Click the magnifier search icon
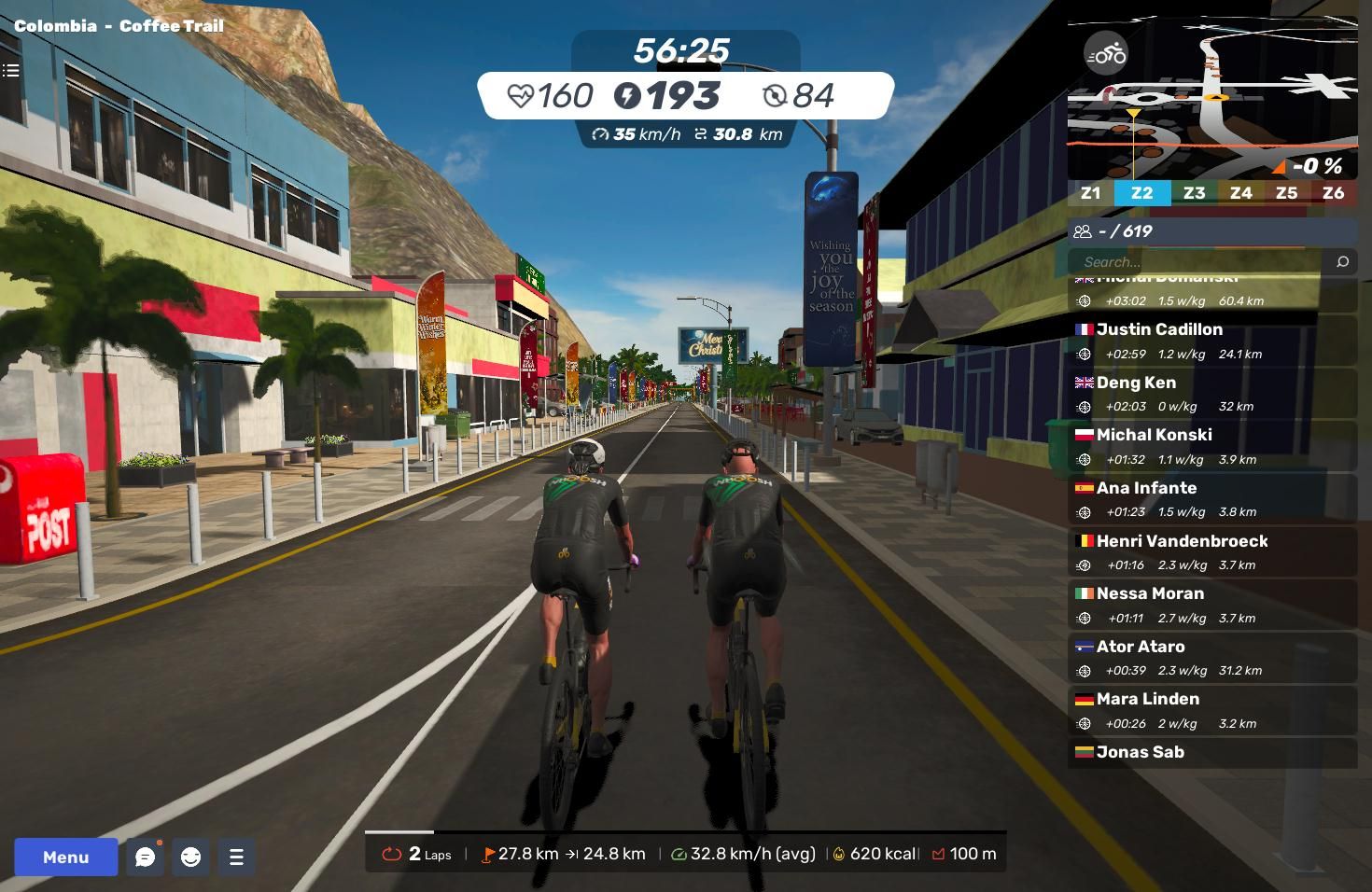1372x892 pixels. pyautogui.click(x=1342, y=262)
